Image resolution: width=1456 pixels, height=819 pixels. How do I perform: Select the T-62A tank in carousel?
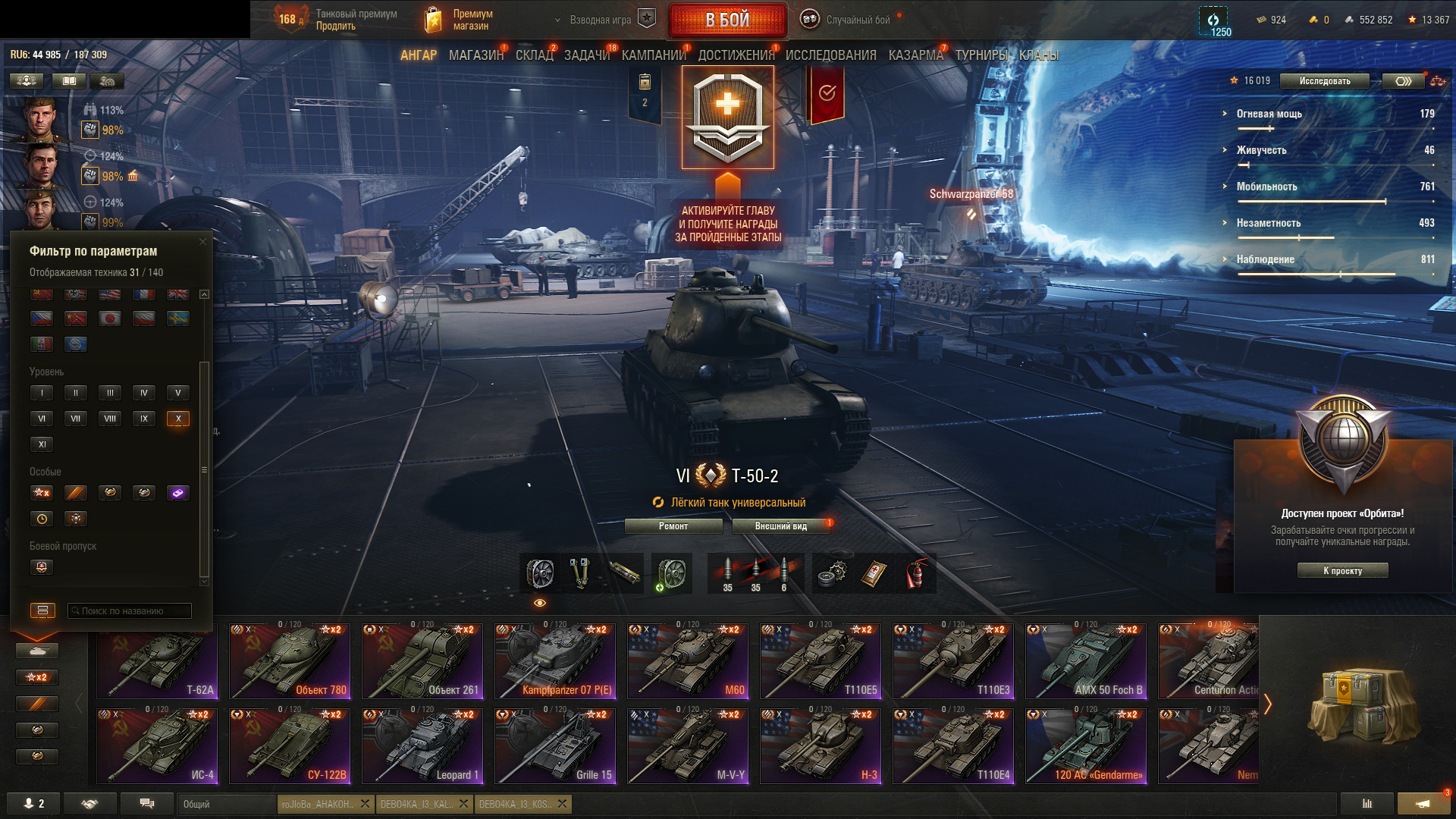click(x=158, y=661)
